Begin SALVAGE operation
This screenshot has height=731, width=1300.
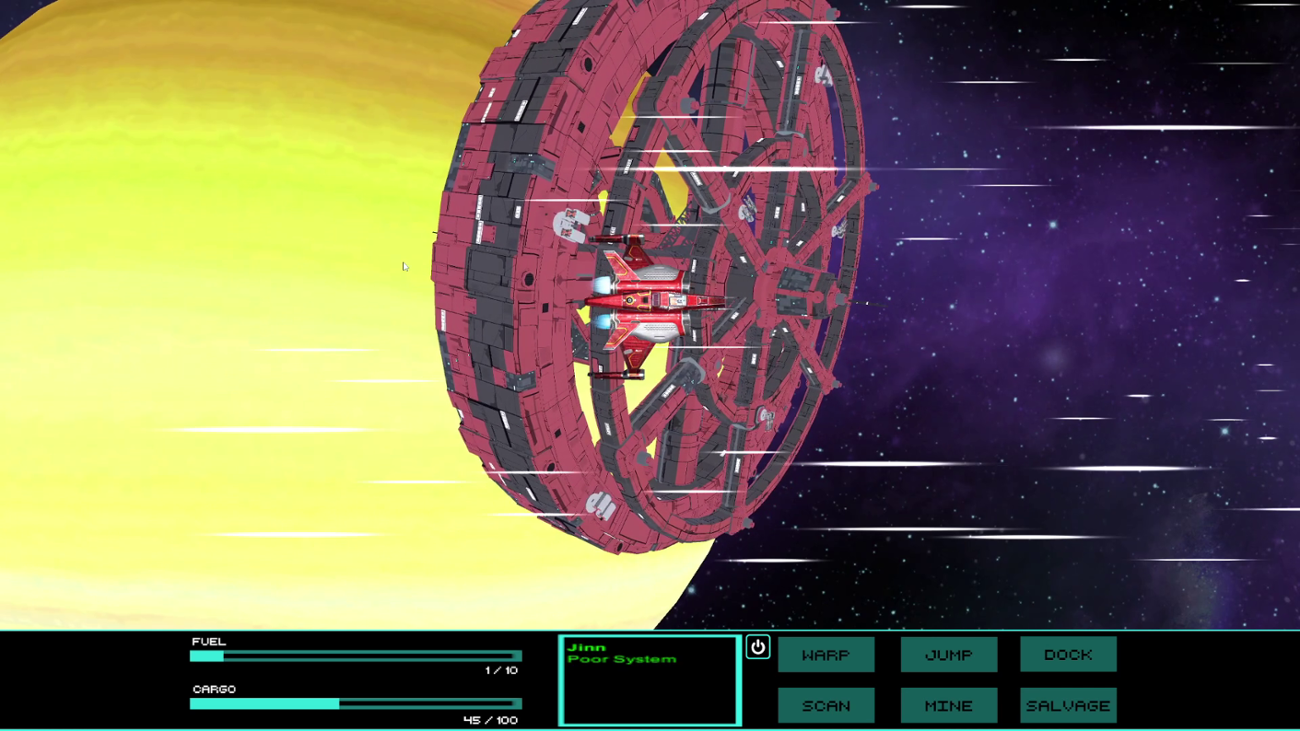point(1067,705)
